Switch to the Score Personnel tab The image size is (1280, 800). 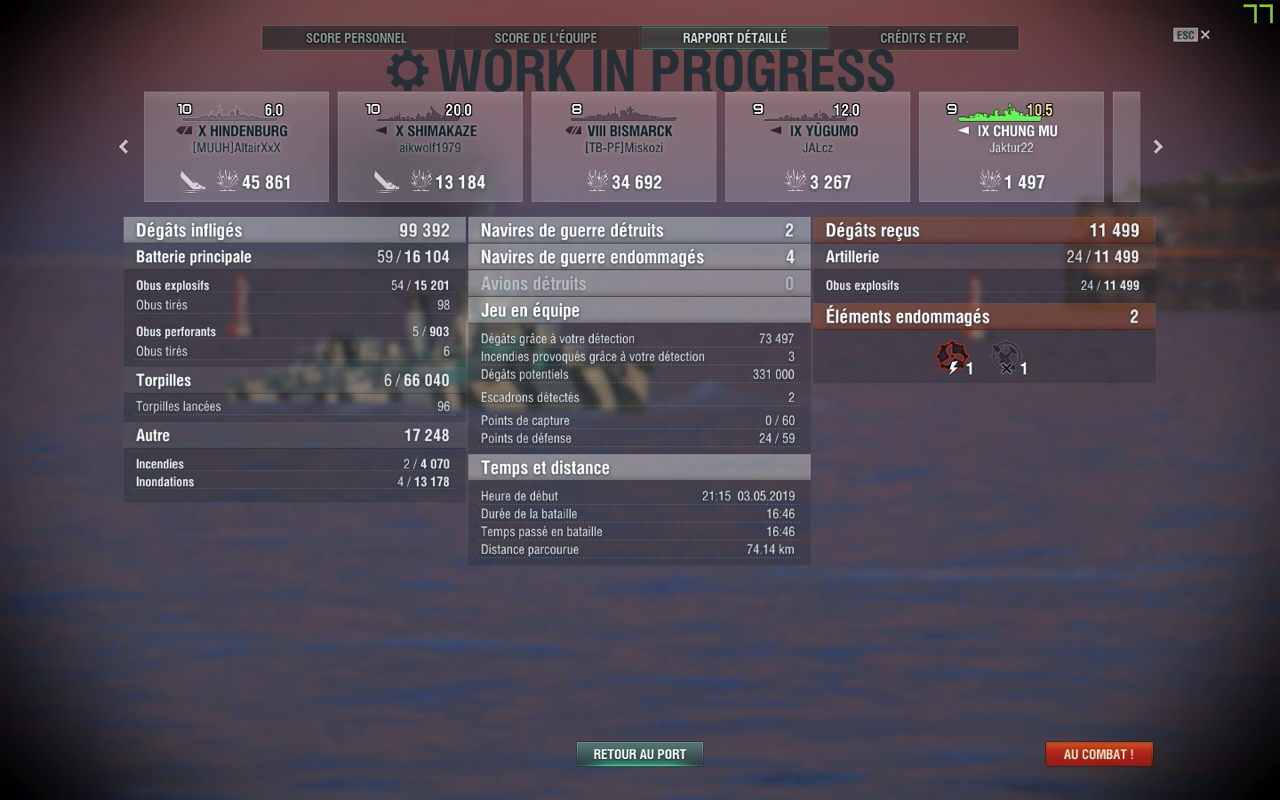[x=356, y=38]
